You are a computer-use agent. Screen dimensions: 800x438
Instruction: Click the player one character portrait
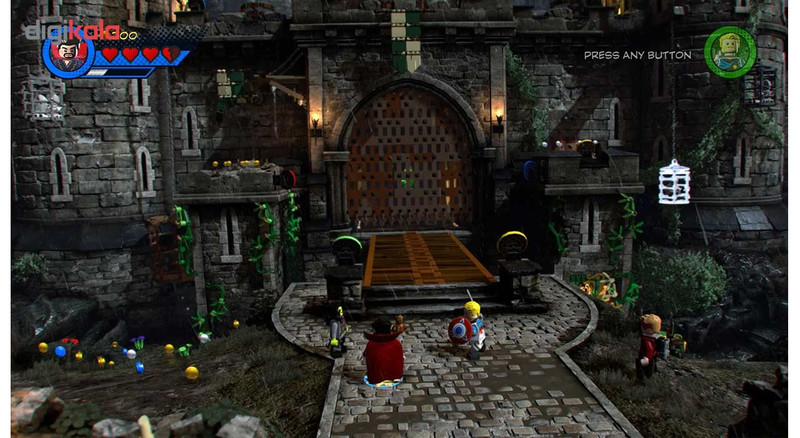click(68, 54)
